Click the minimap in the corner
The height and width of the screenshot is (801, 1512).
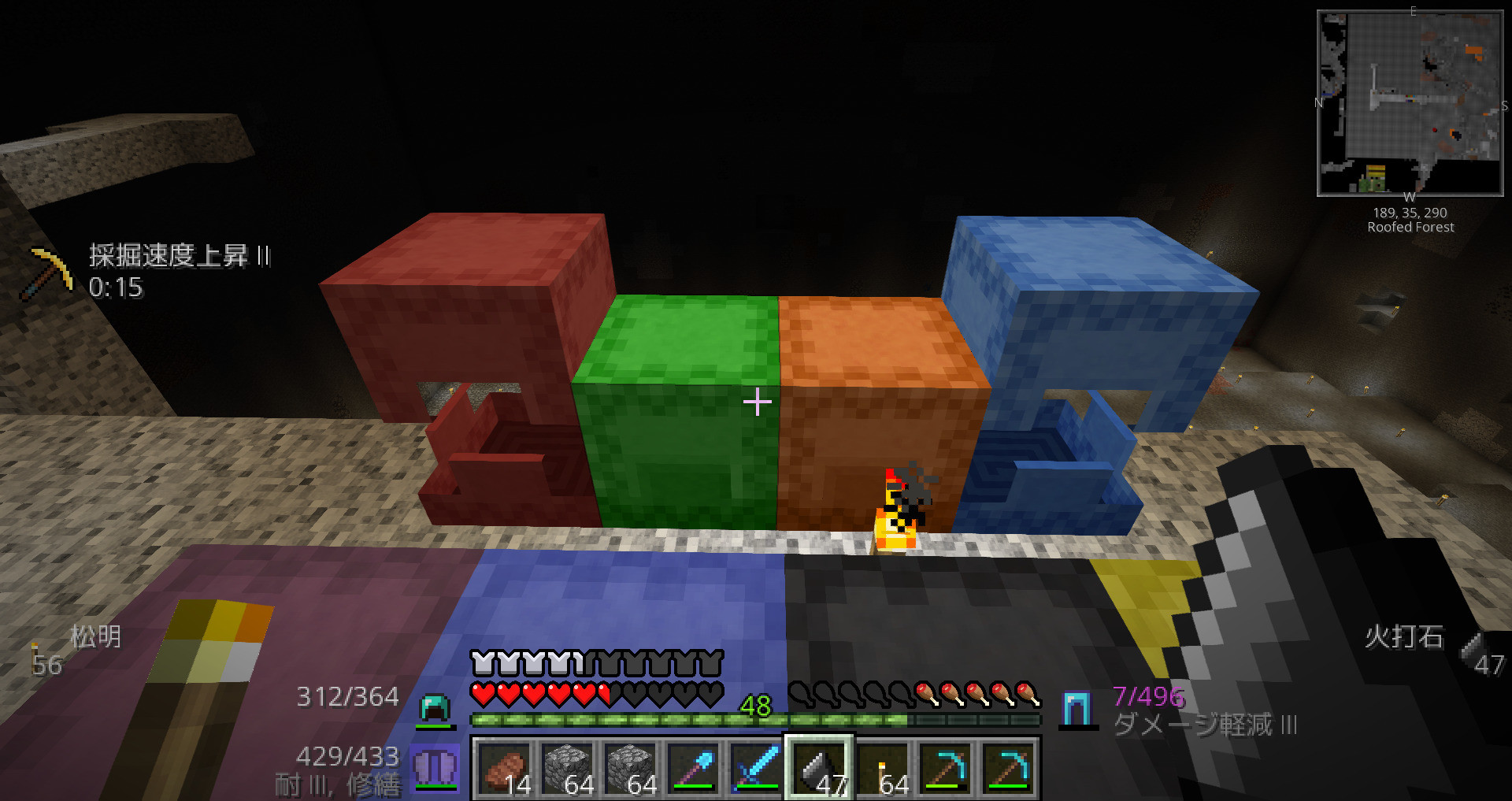(1410, 103)
